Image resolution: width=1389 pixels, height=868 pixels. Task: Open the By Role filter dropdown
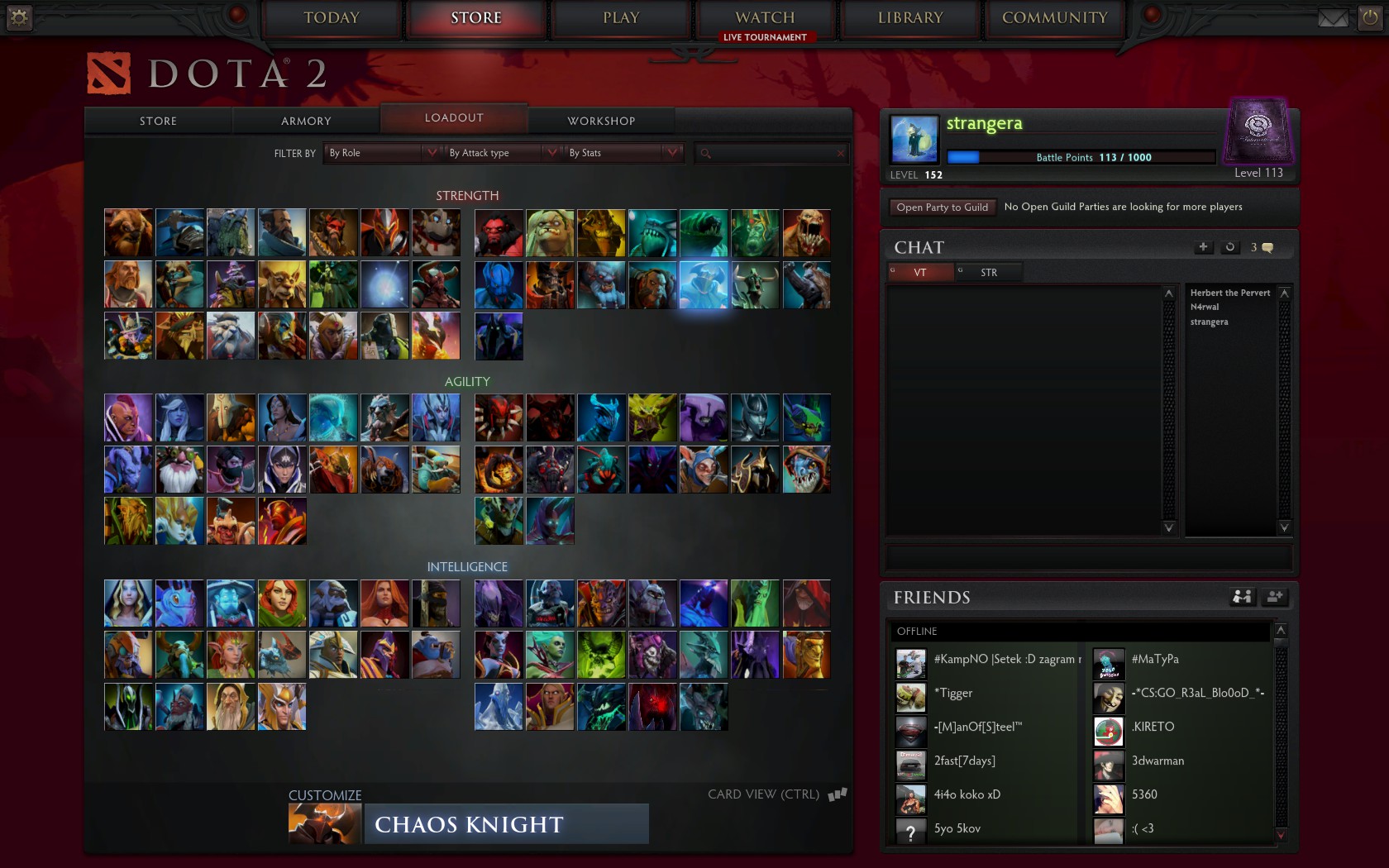(x=382, y=153)
